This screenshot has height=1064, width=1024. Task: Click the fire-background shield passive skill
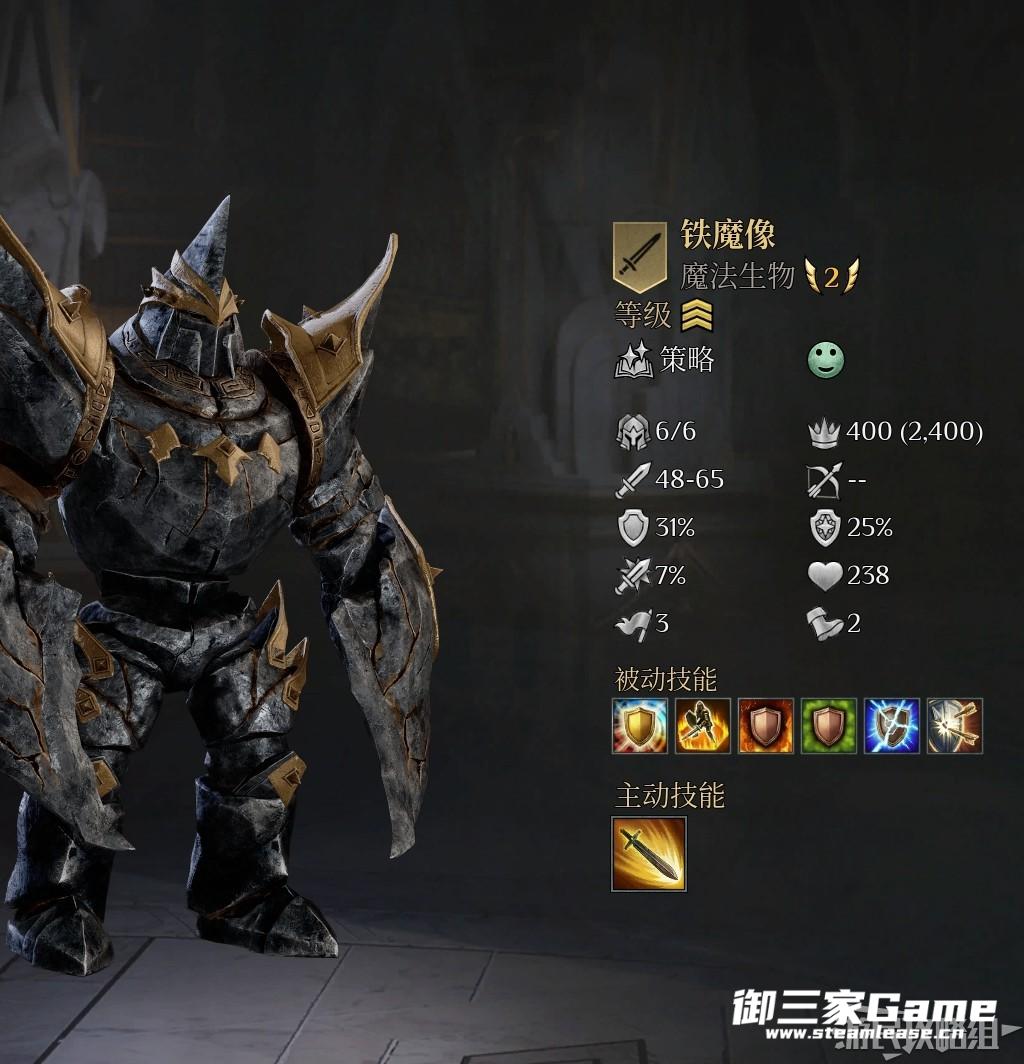tap(766, 726)
